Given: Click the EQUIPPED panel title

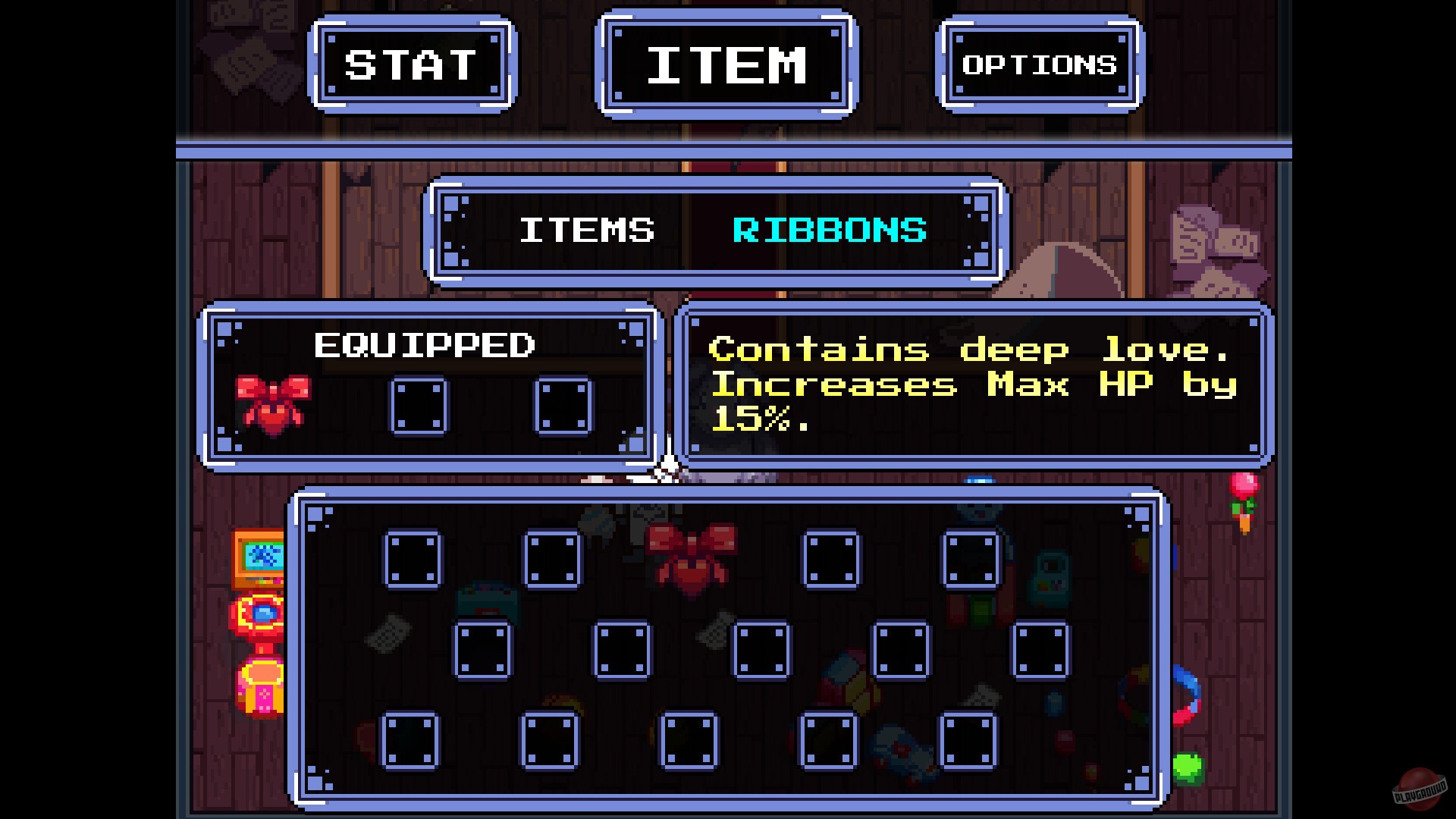Looking at the screenshot, I should click(x=425, y=345).
